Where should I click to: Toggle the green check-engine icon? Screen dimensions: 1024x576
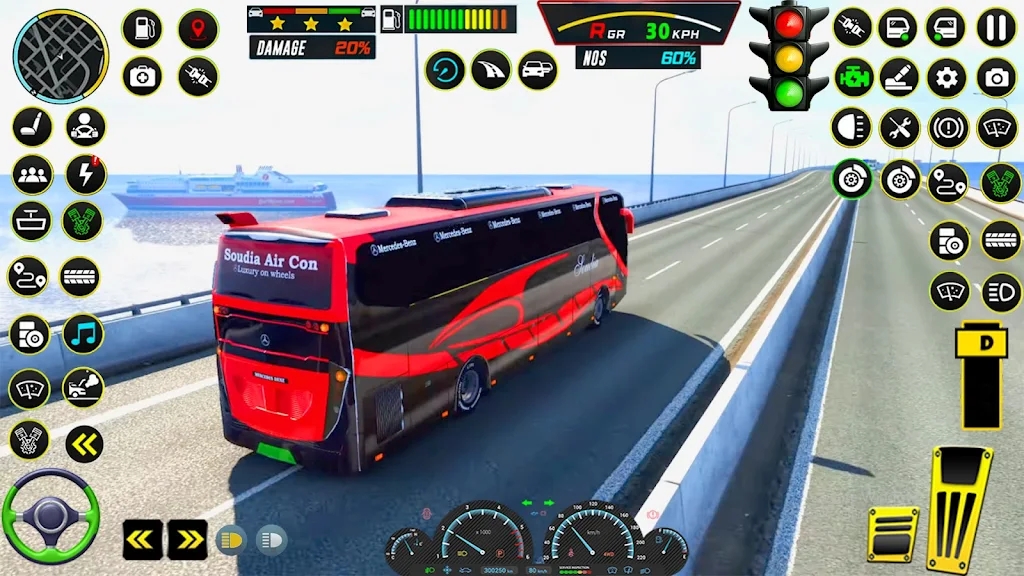(x=853, y=78)
